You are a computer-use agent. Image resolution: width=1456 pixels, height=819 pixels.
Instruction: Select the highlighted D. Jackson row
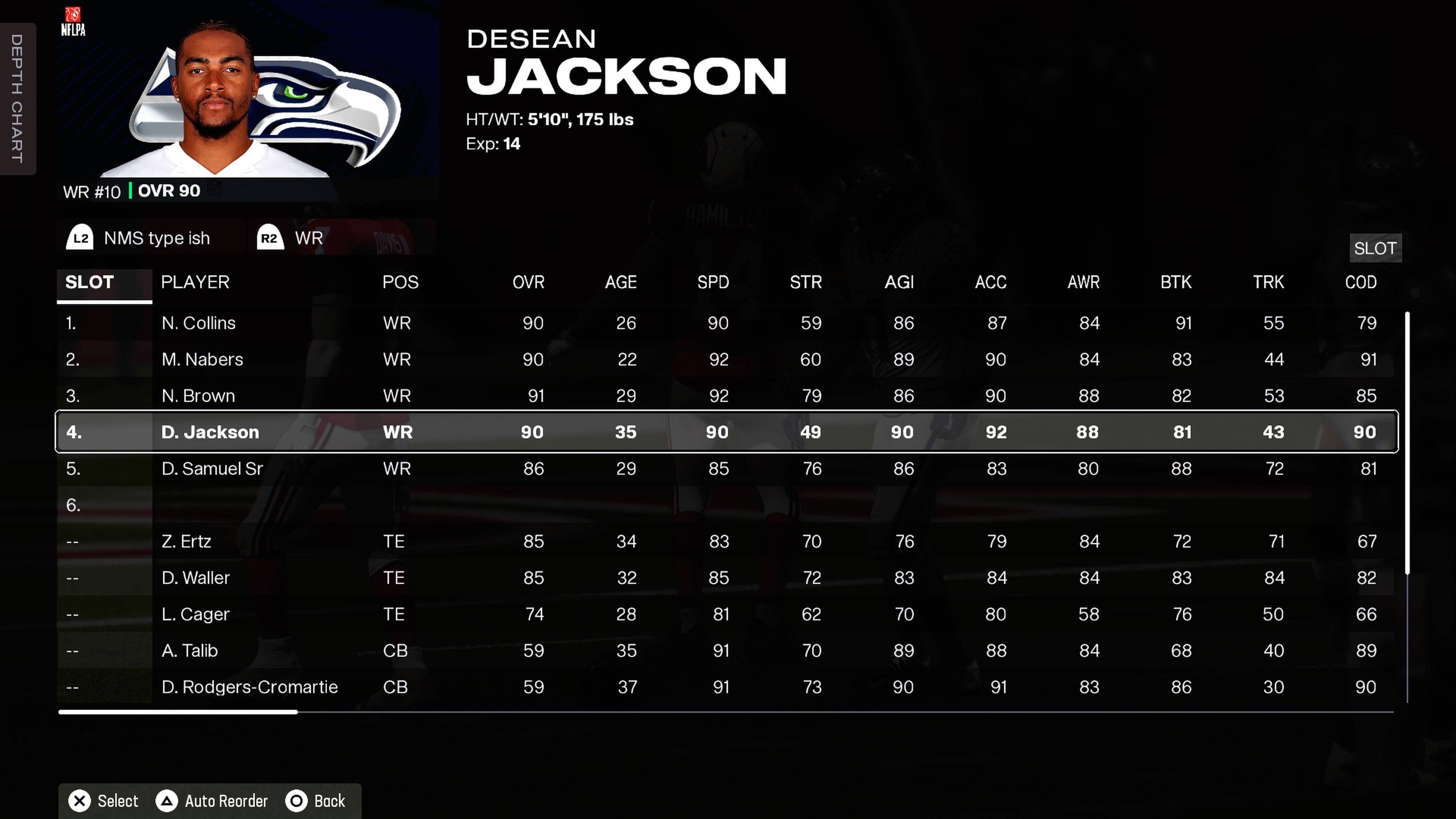210,432
